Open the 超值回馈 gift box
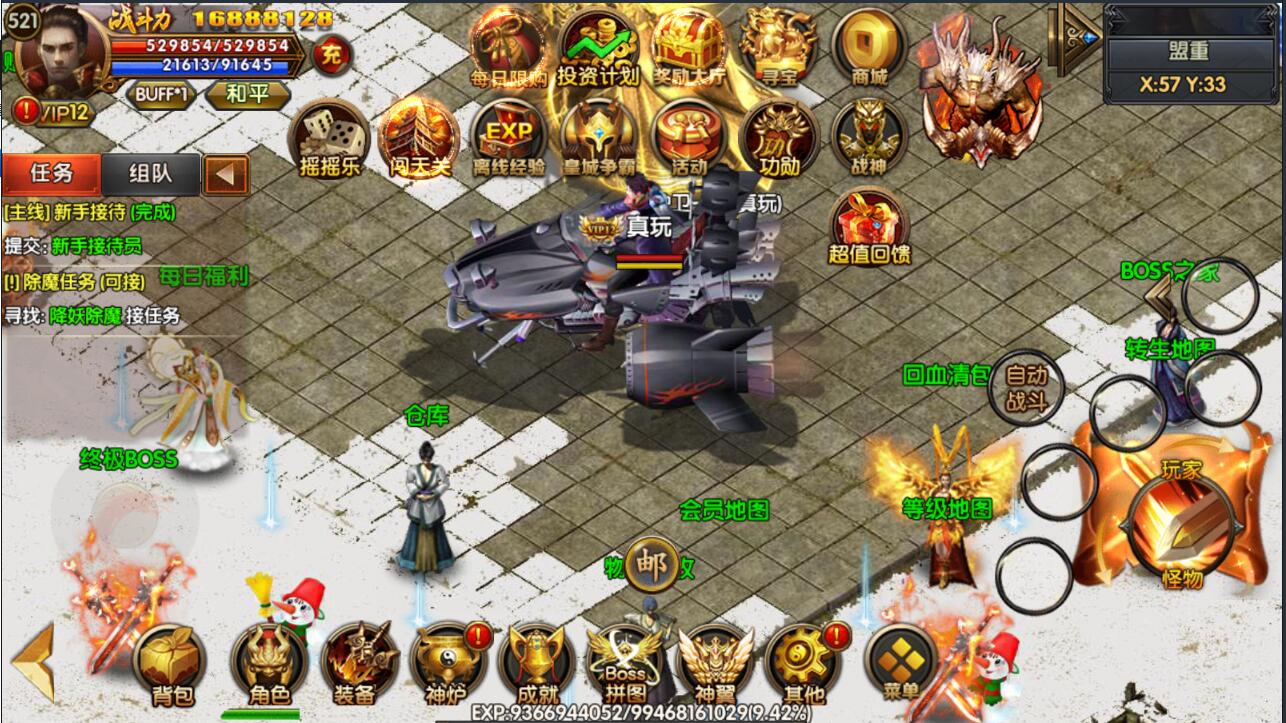The width and height of the screenshot is (1286, 723). click(x=868, y=226)
